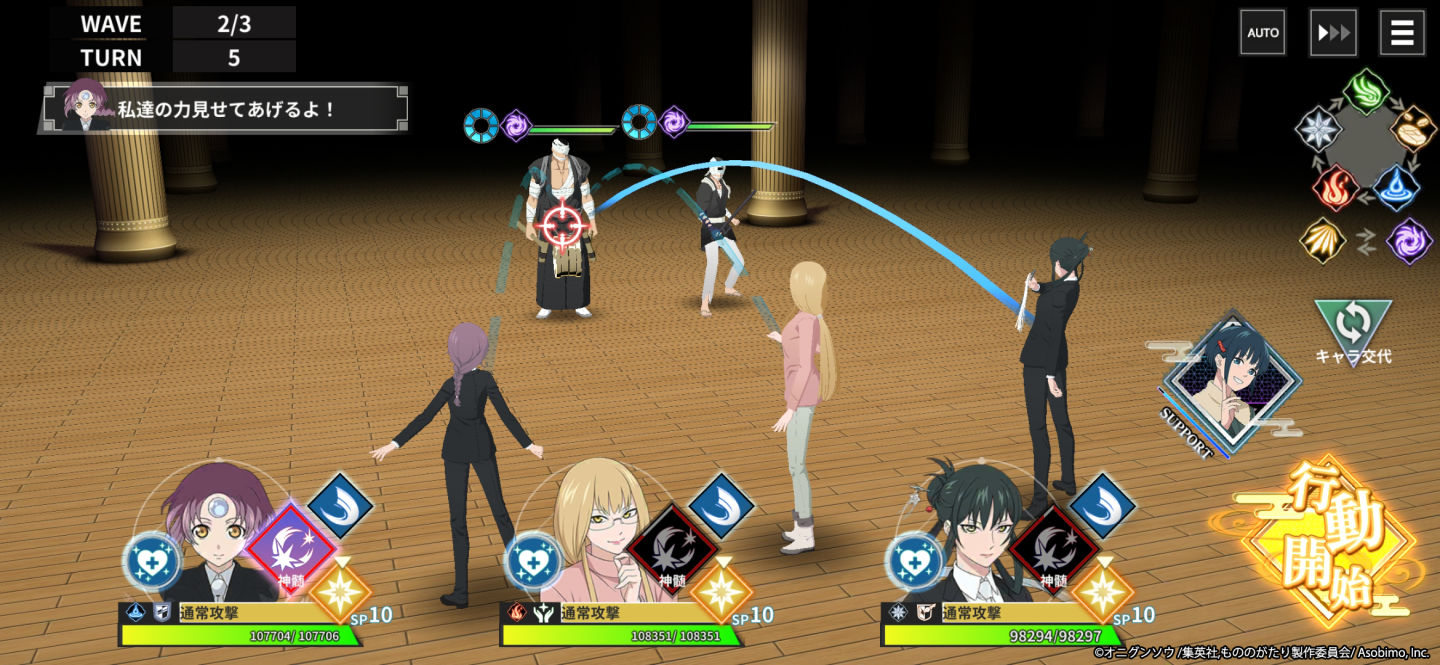The image size is (1440, 665).
Task: Choose the purple-haired character's orange star skill
Action: pos(340,591)
